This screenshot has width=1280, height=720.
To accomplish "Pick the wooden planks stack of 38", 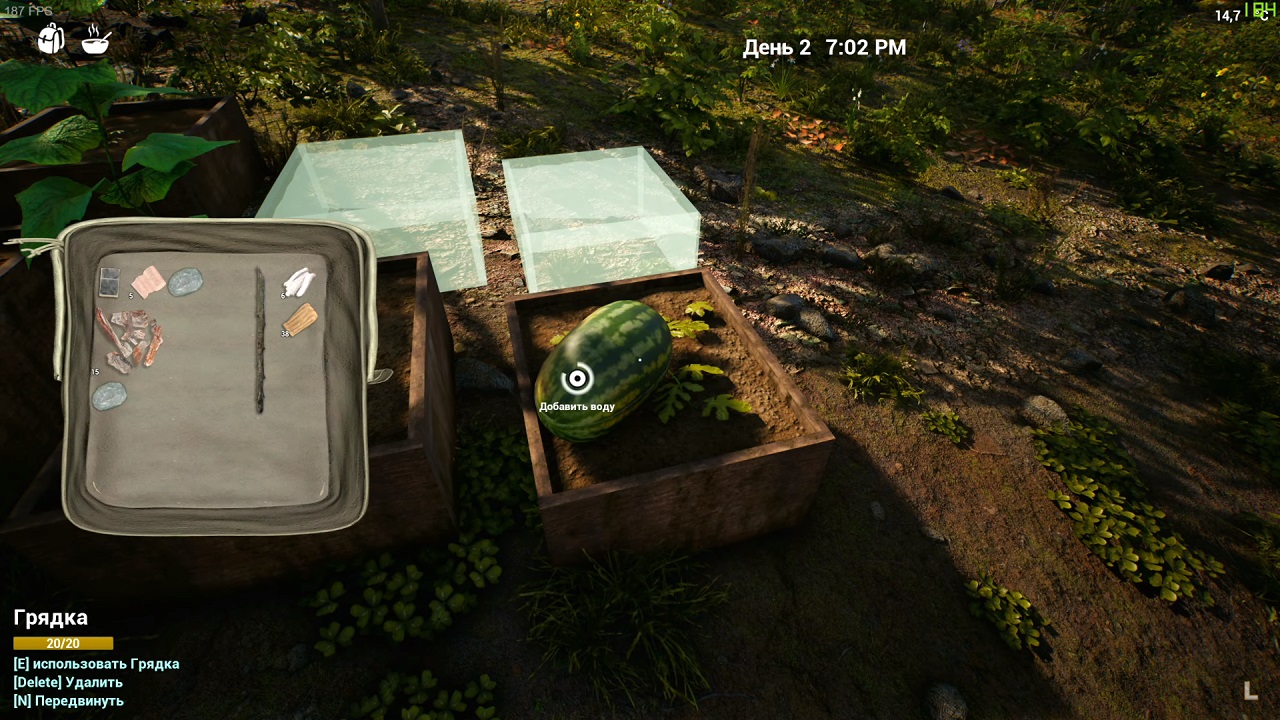I will click(x=301, y=319).
